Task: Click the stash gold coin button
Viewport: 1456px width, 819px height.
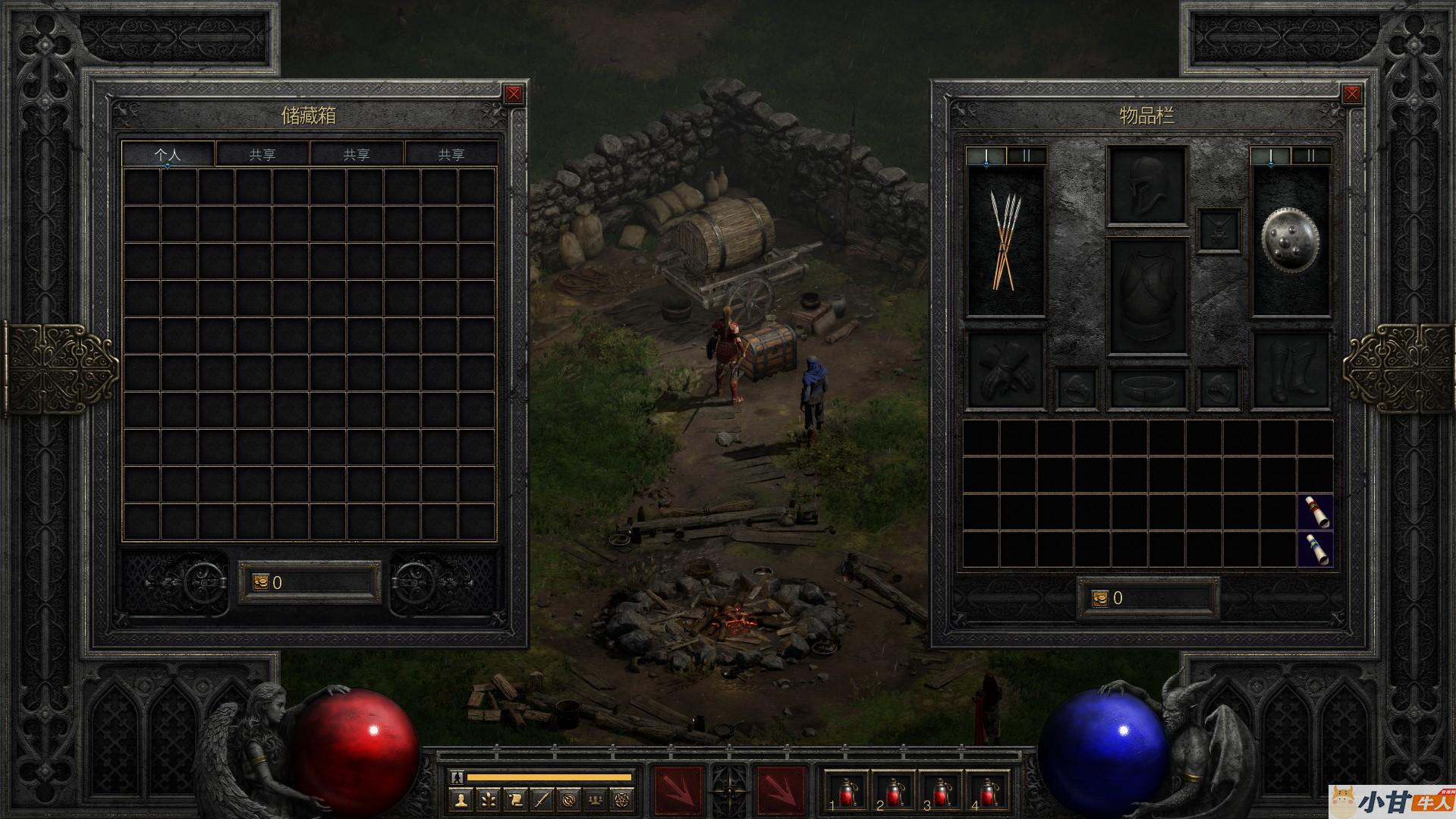Action: tap(260, 582)
